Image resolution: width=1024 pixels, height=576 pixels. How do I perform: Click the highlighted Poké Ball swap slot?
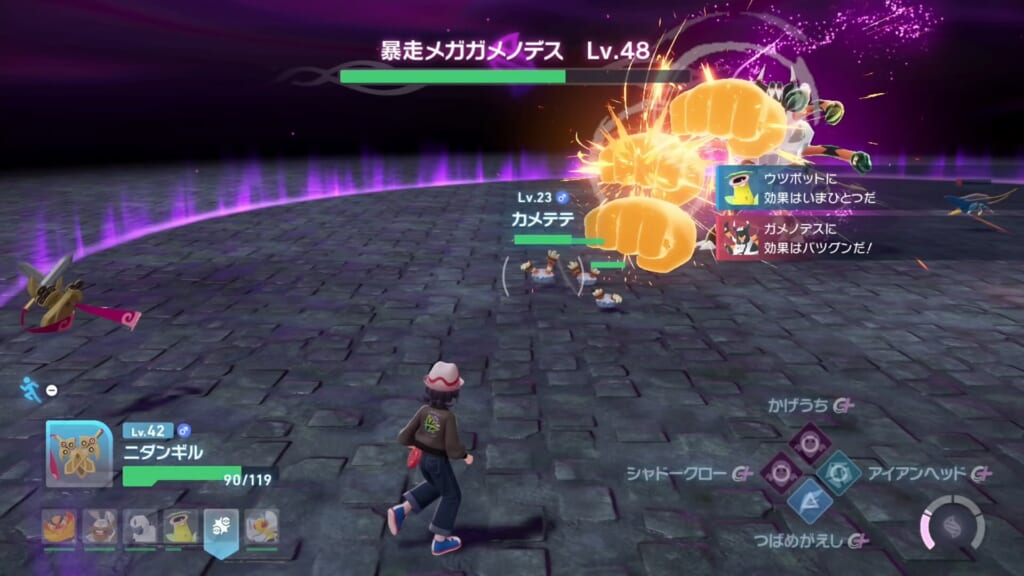click(x=221, y=527)
